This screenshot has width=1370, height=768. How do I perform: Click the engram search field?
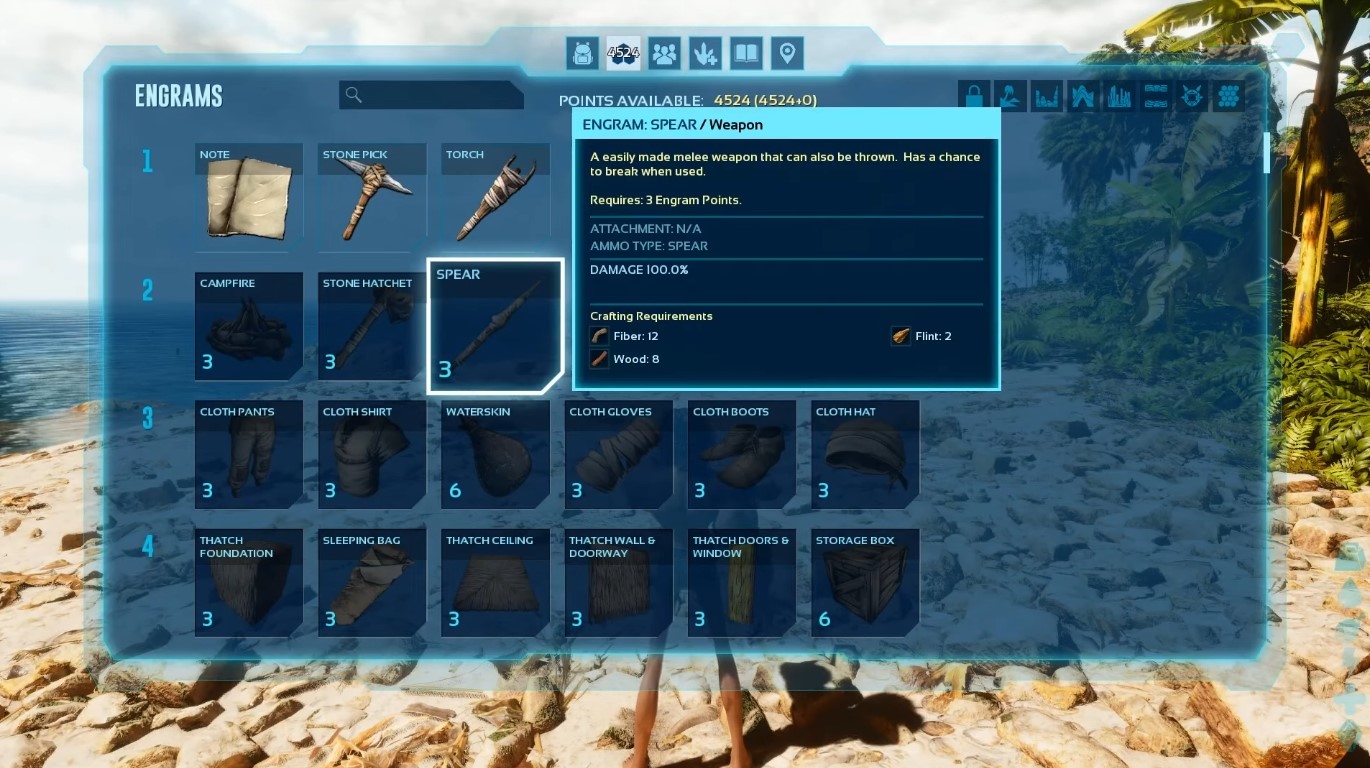coord(432,94)
